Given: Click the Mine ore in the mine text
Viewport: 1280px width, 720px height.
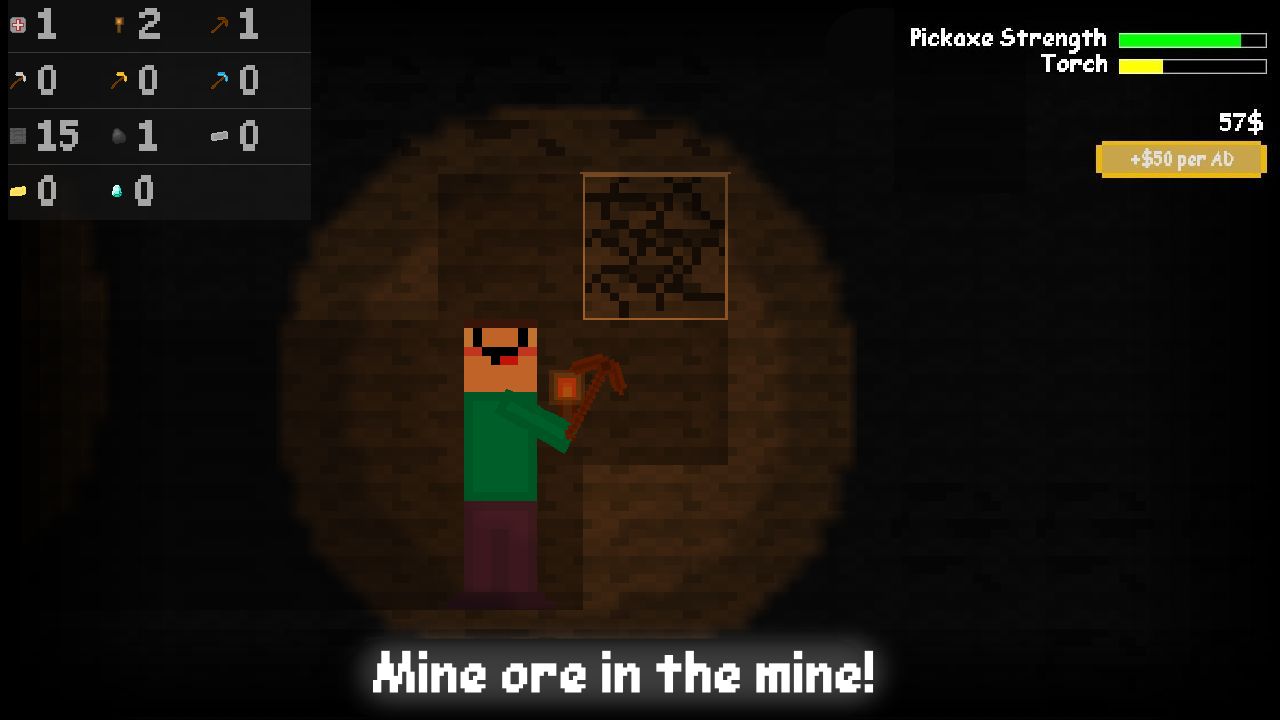Looking at the screenshot, I should pyautogui.click(x=625, y=672).
